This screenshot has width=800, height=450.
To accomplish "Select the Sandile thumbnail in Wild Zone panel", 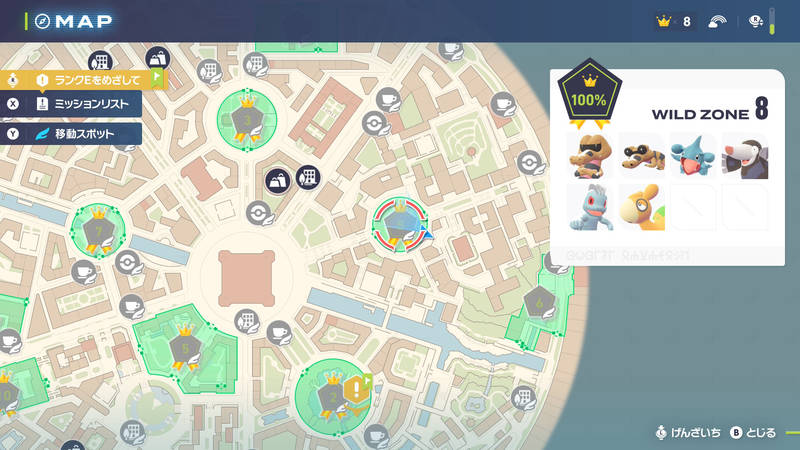I will click(641, 155).
